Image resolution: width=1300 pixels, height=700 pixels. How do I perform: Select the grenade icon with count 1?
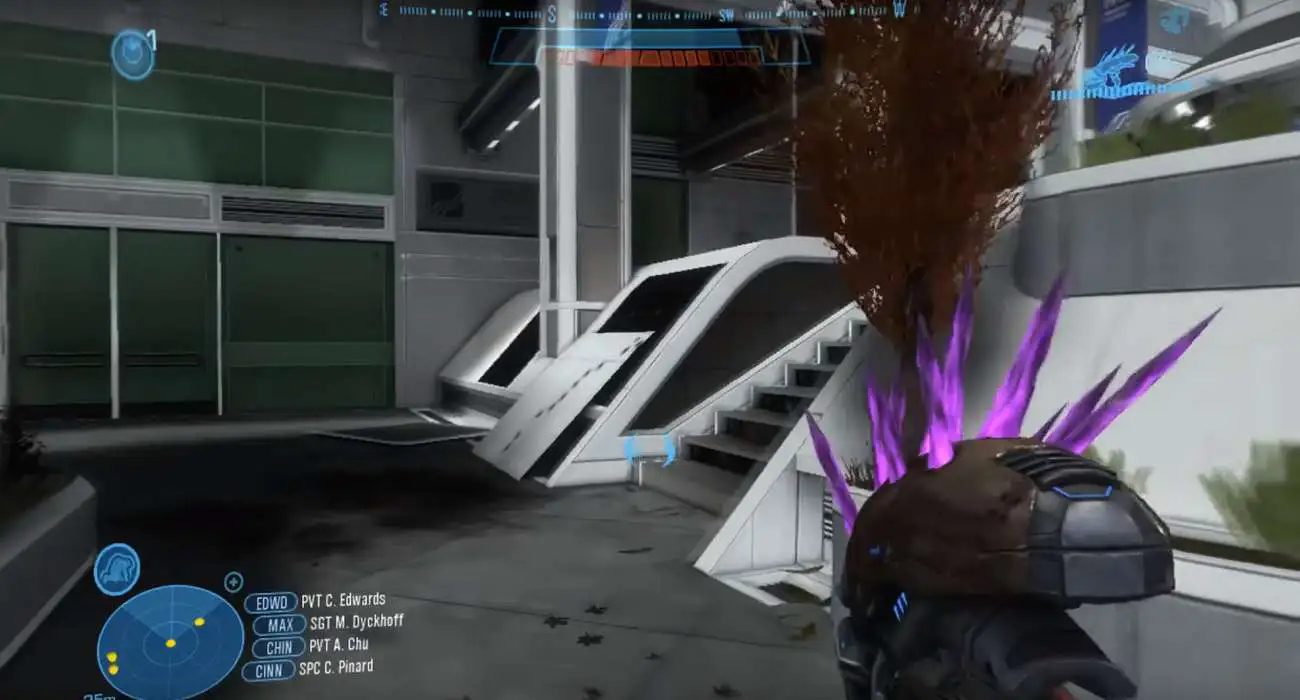coord(132,53)
